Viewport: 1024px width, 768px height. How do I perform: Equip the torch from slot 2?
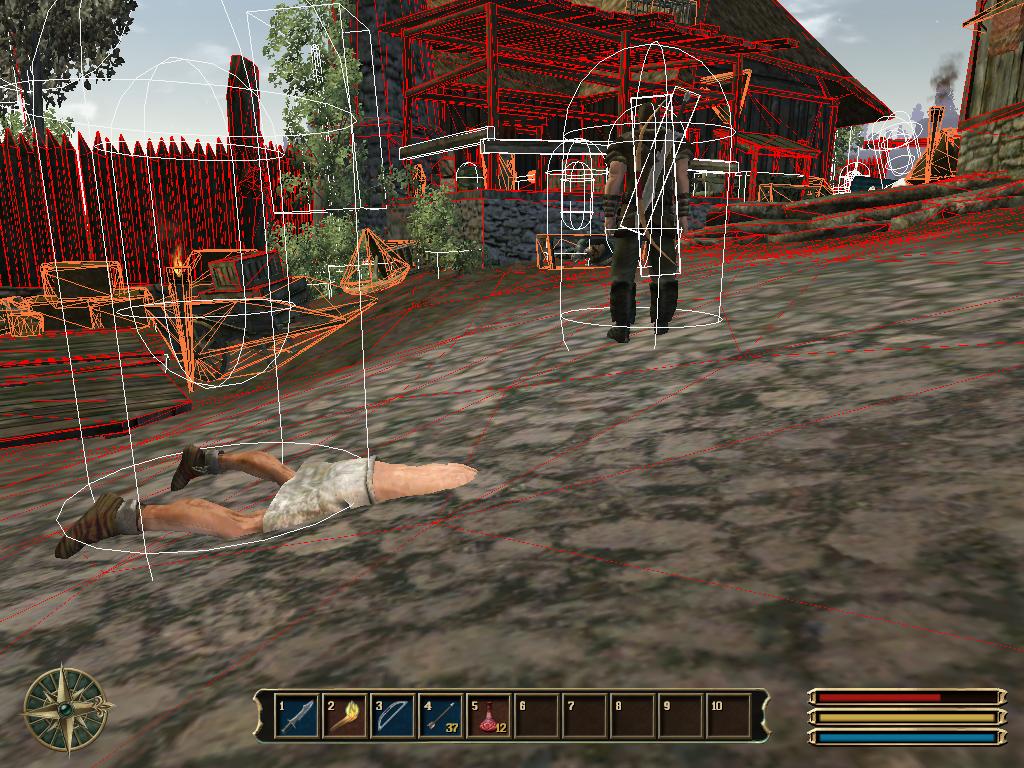click(x=345, y=716)
